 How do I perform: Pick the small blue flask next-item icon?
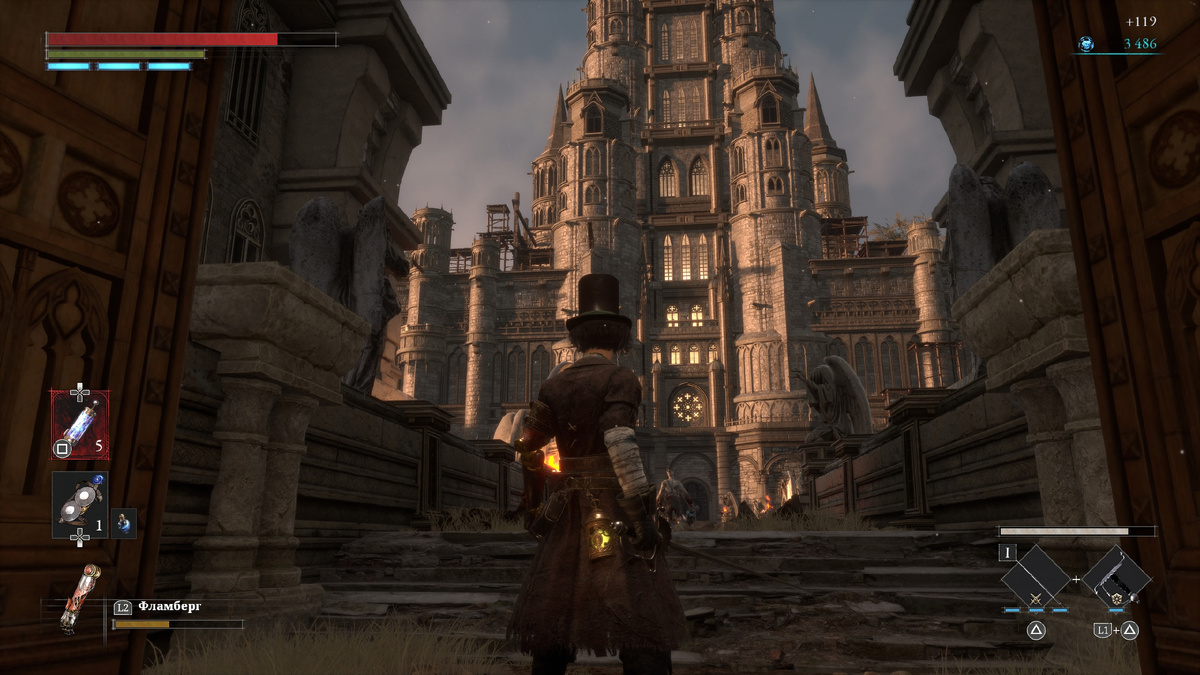point(124,522)
